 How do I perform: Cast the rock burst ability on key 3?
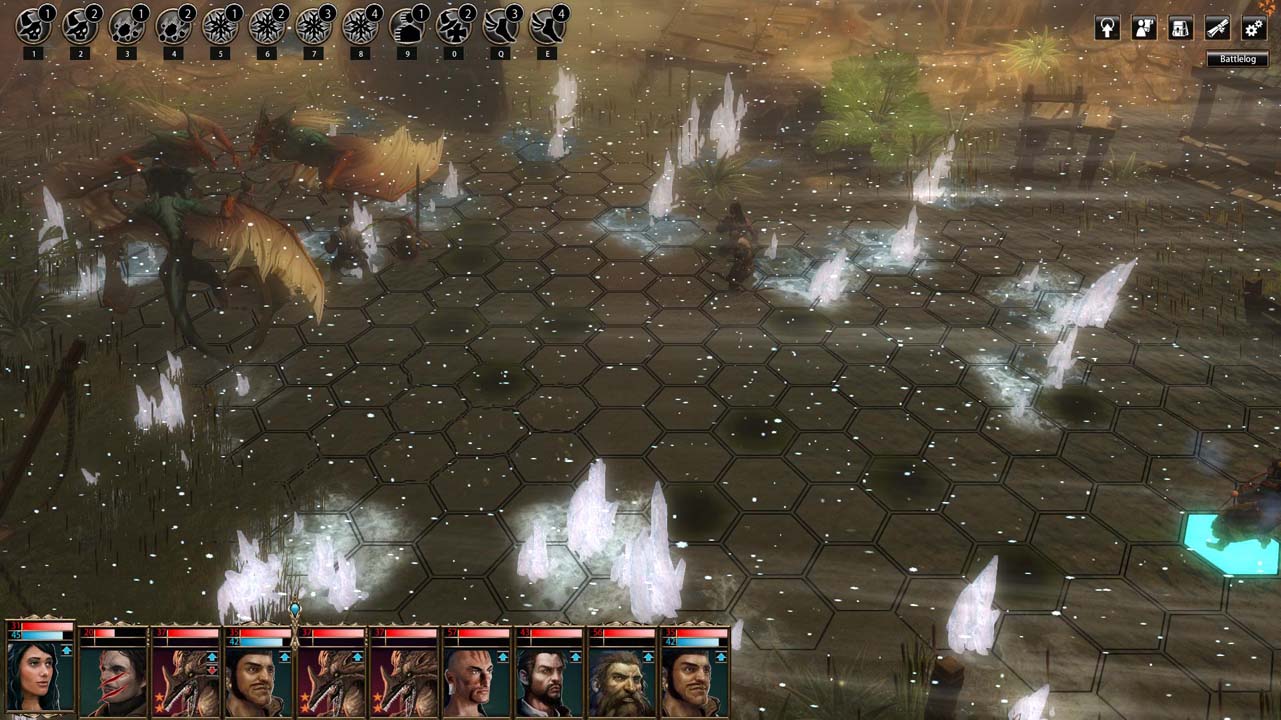[x=126, y=27]
